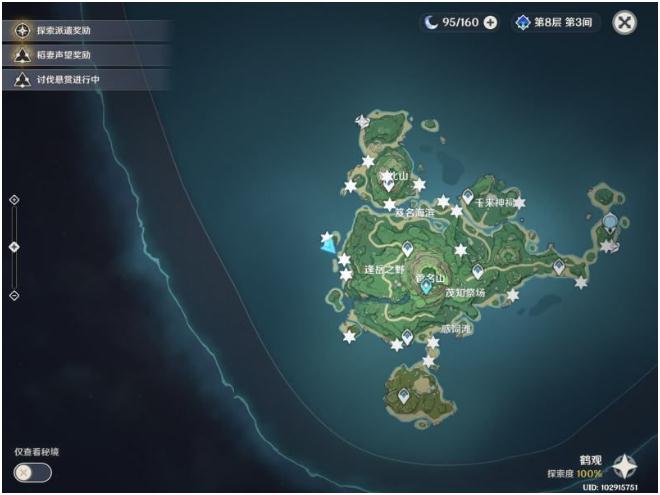
Task: Click the plus button beside 95/160 resin
Action: pos(490,22)
